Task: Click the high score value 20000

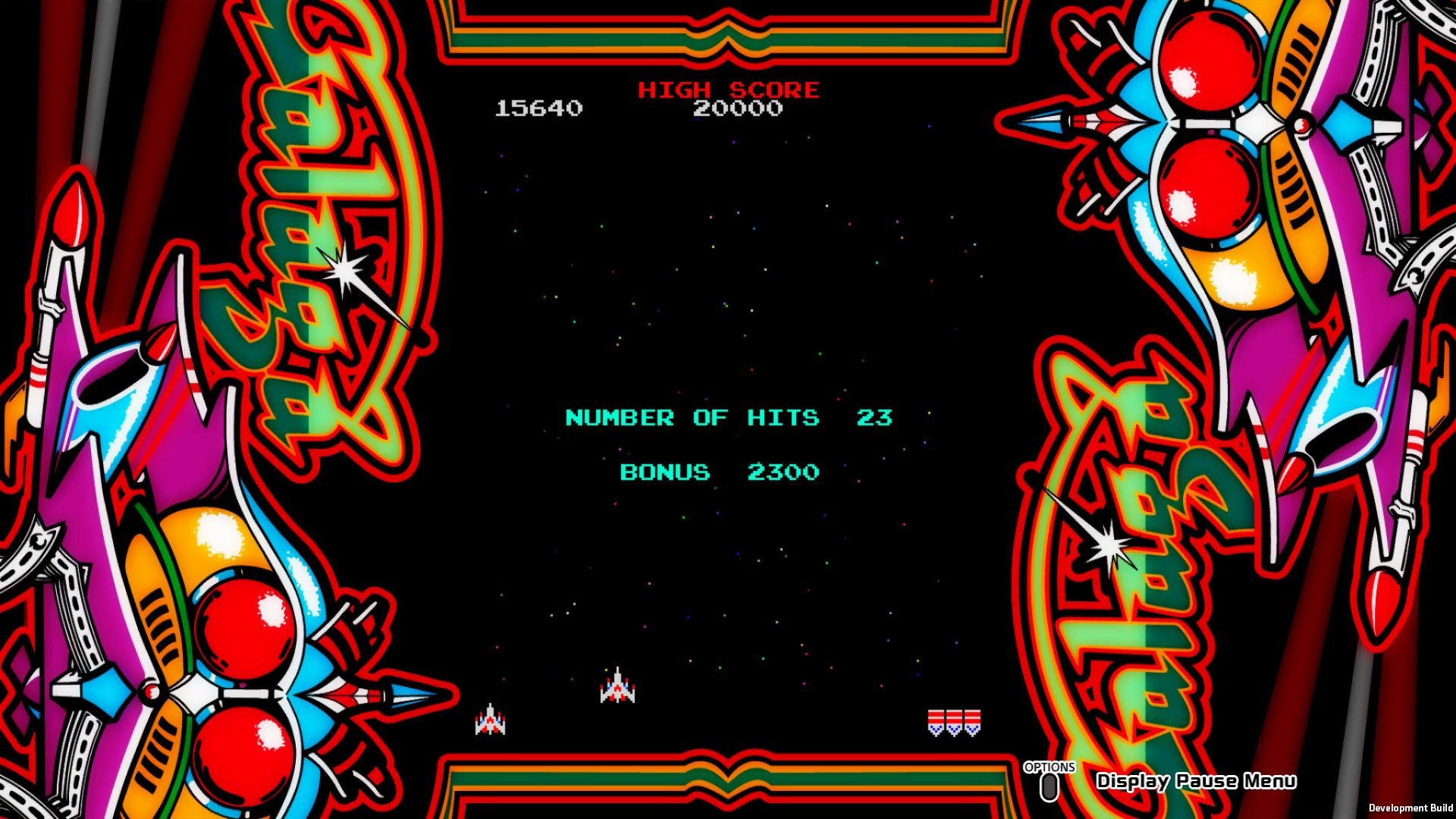Action: point(737,108)
